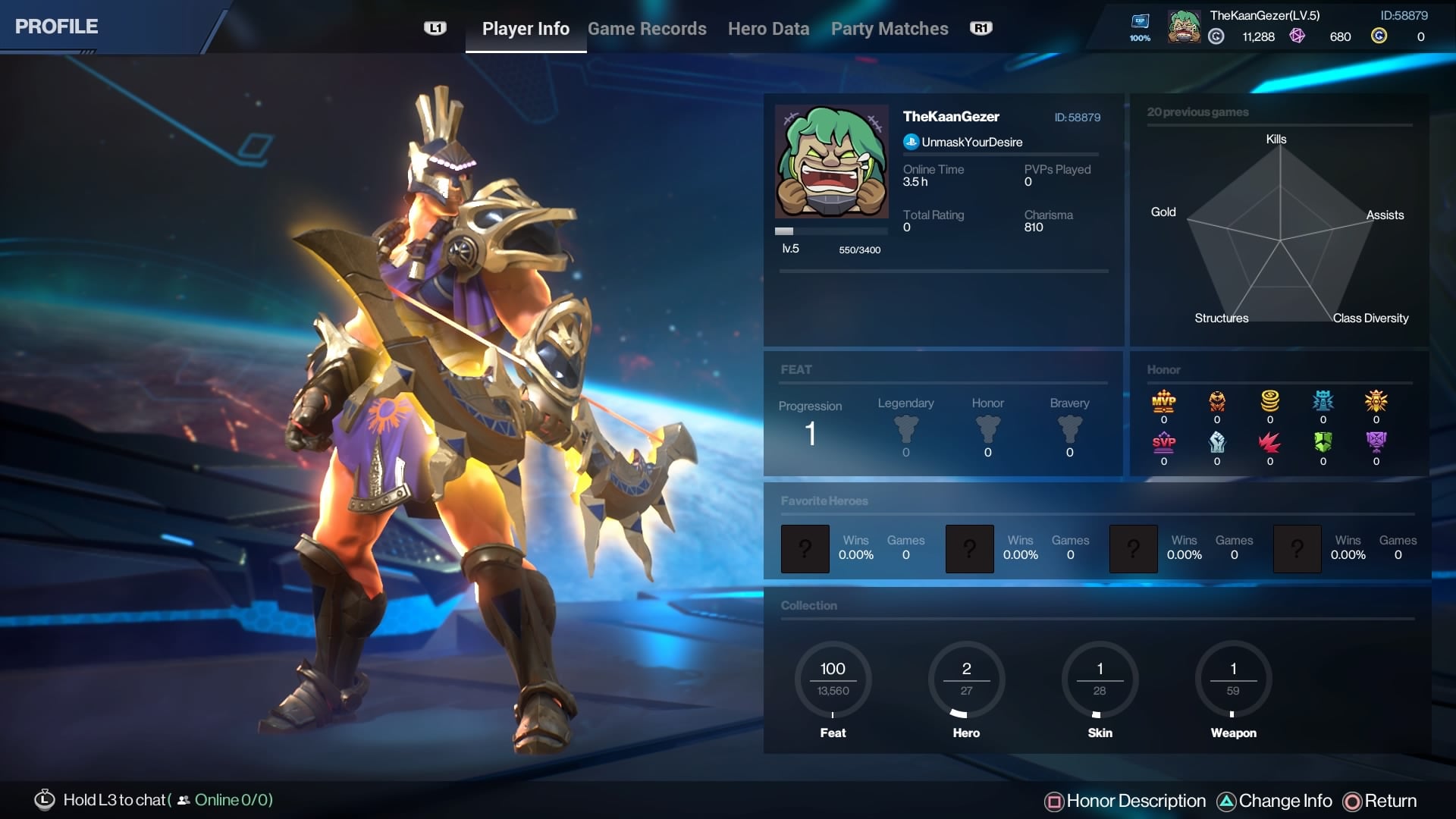
Task: Click the SVP honor badge
Action: point(1163,442)
